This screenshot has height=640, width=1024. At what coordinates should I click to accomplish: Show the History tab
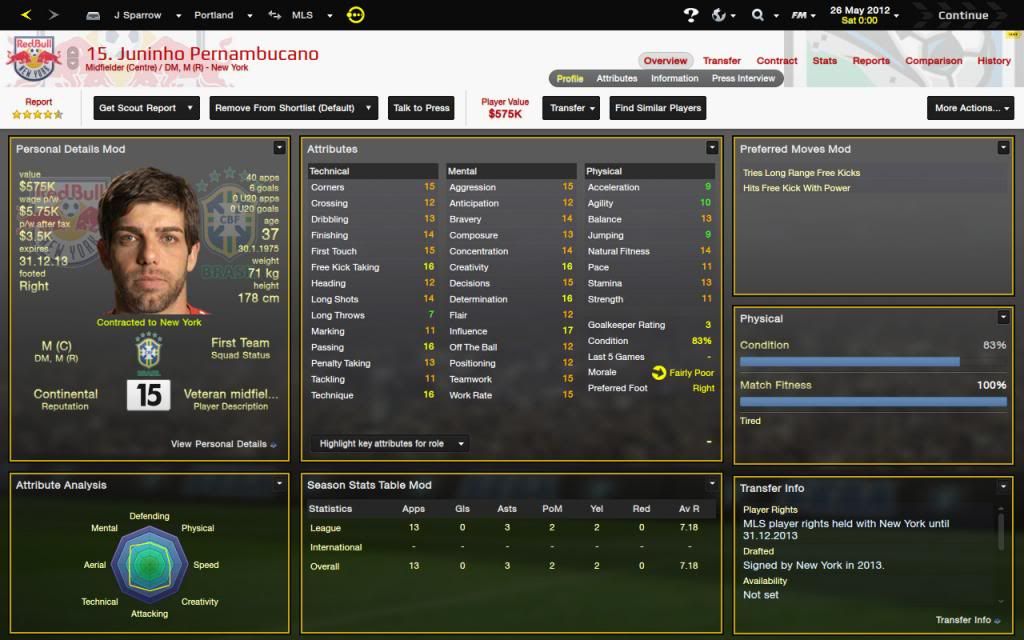click(993, 61)
